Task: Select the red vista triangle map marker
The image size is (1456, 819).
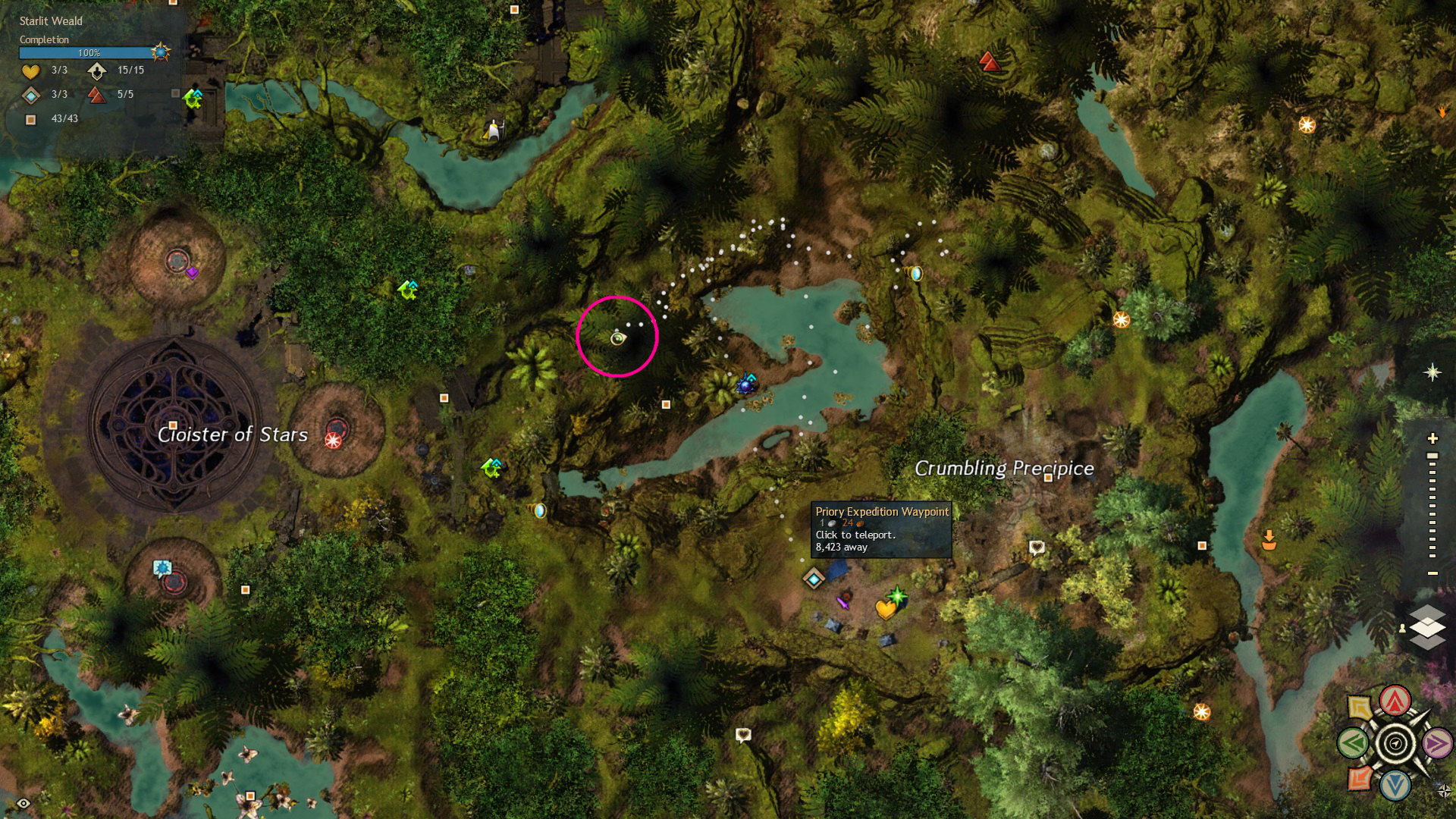Action: [989, 61]
